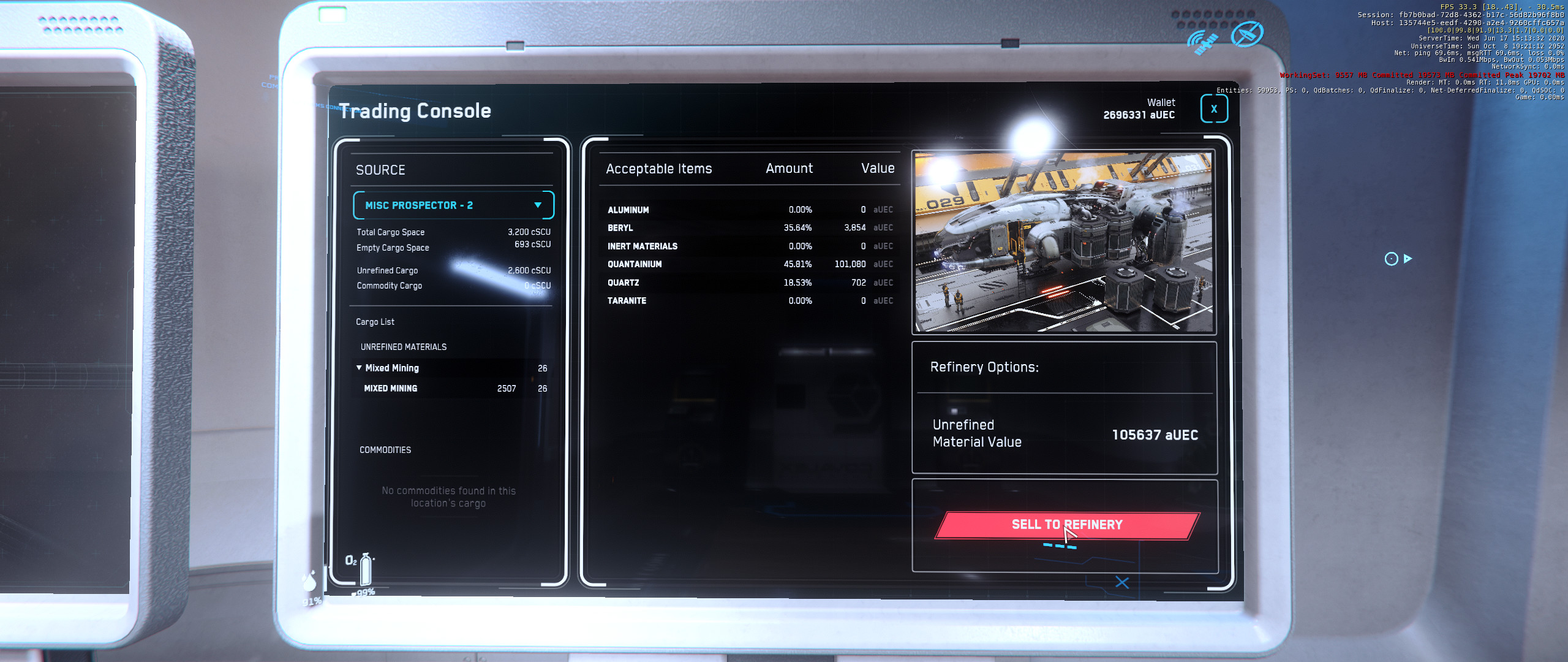Select the Aluminum item row
Image resolution: width=1568 pixels, height=662 pixels.
pos(748,210)
